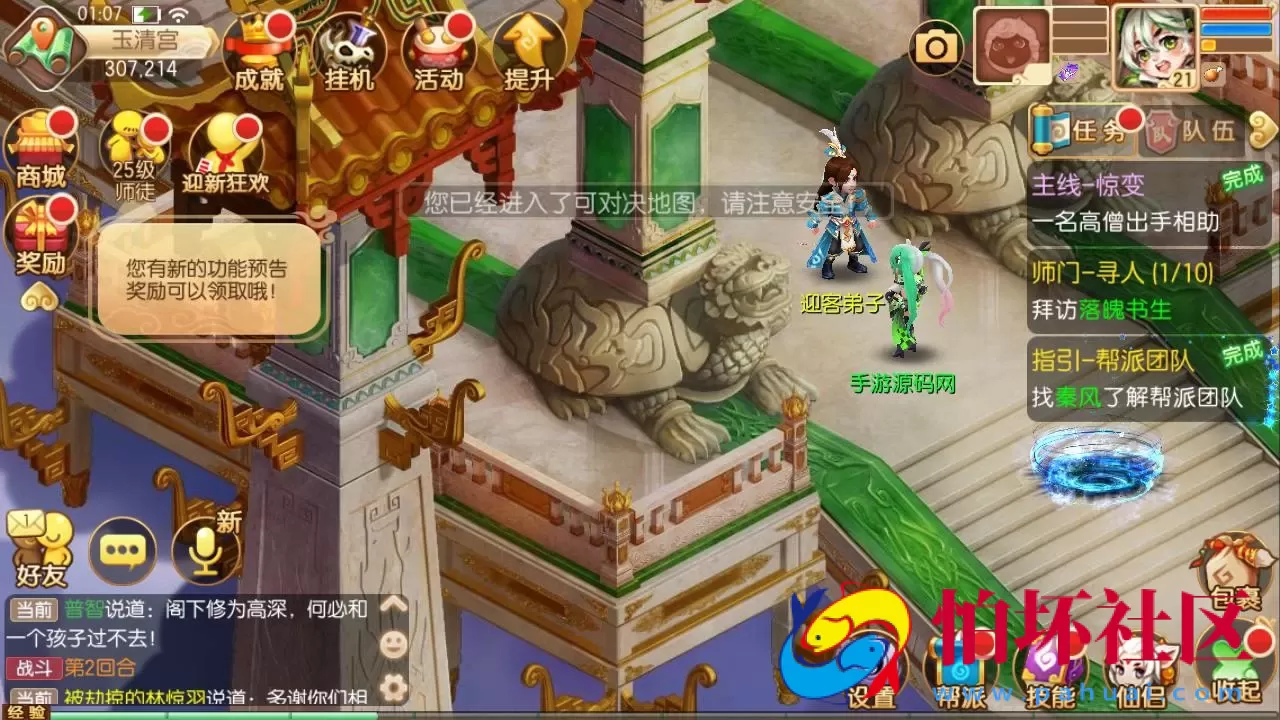Image resolution: width=1280 pixels, height=720 pixels.
Task: Switch to the 队伍 team tab
Action: tap(1205, 130)
